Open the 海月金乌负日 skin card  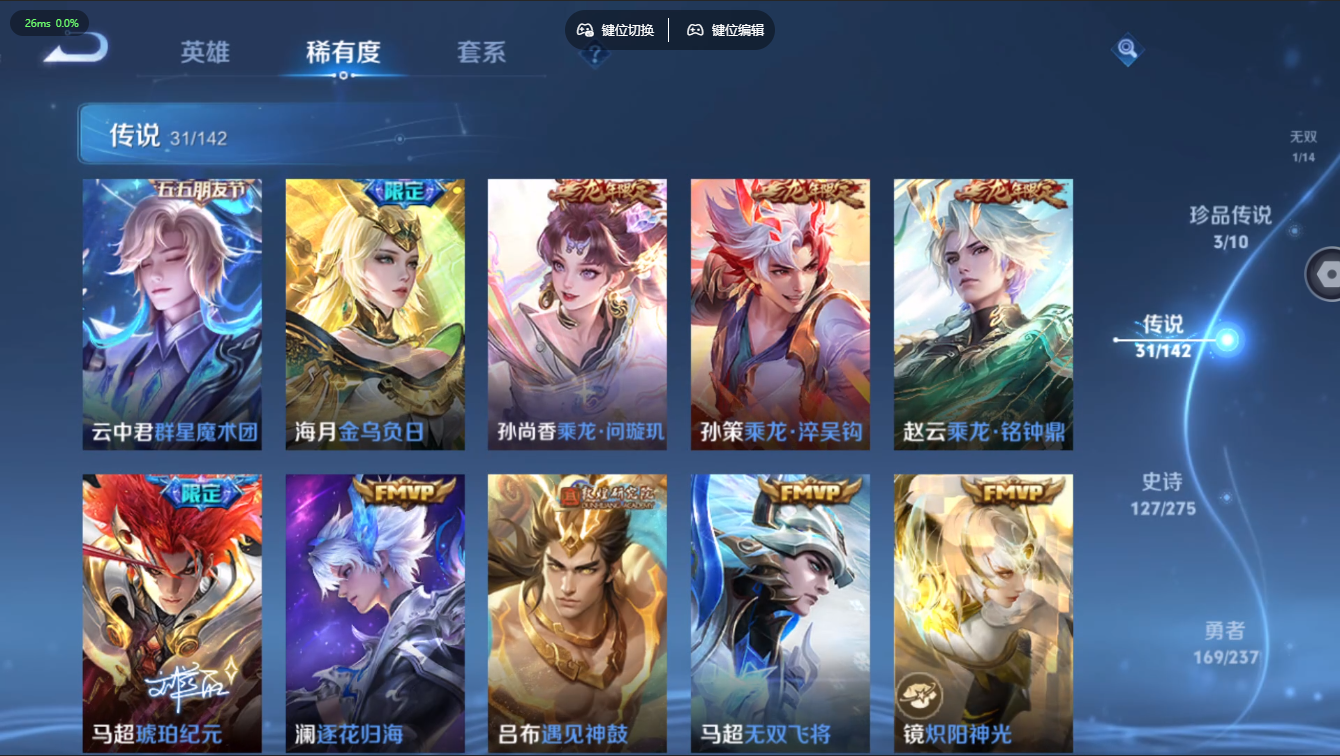[x=375, y=312]
